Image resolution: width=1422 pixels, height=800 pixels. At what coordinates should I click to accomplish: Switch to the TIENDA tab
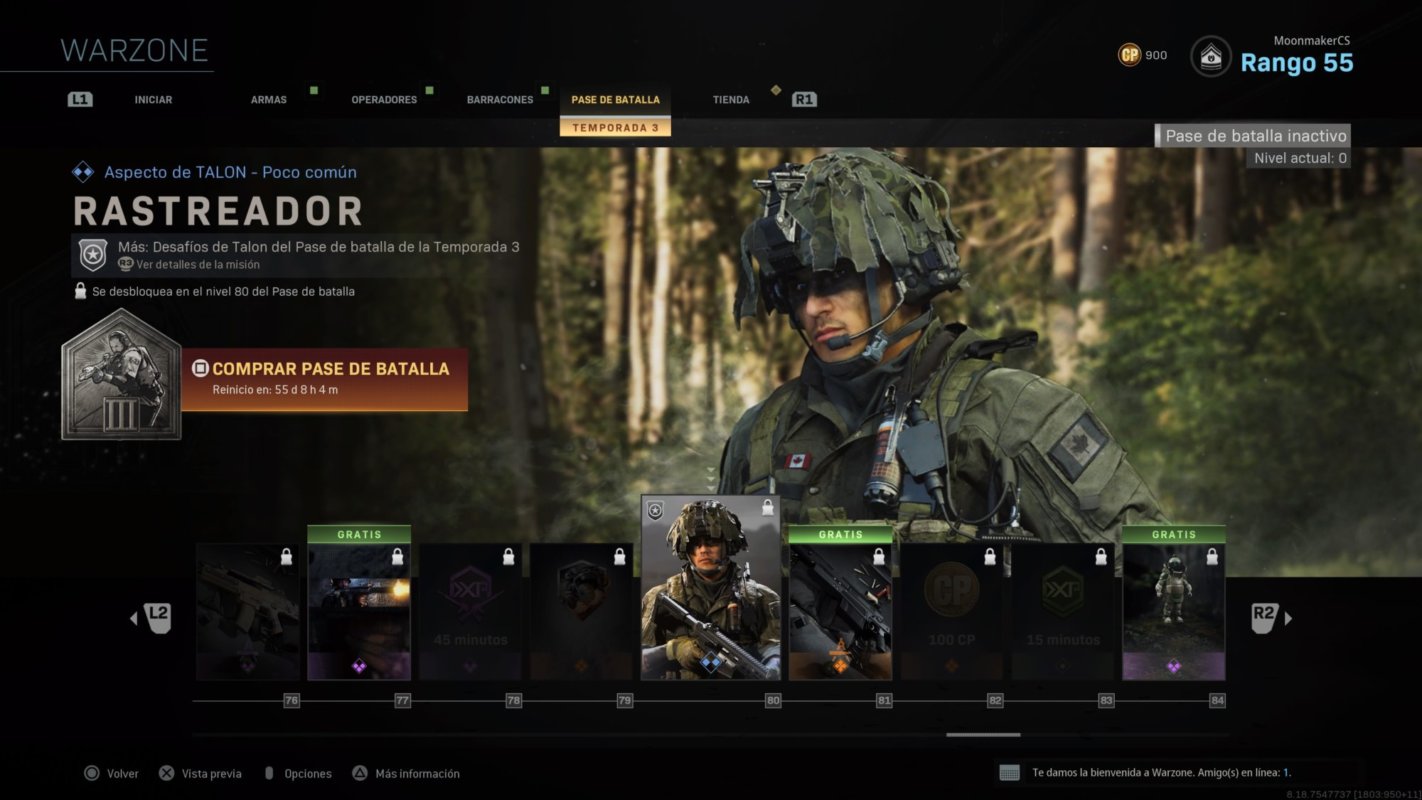click(730, 99)
